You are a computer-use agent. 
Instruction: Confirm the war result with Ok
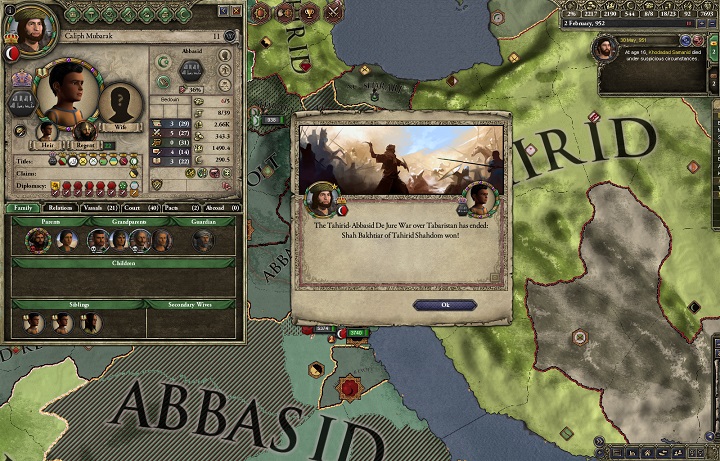444,304
